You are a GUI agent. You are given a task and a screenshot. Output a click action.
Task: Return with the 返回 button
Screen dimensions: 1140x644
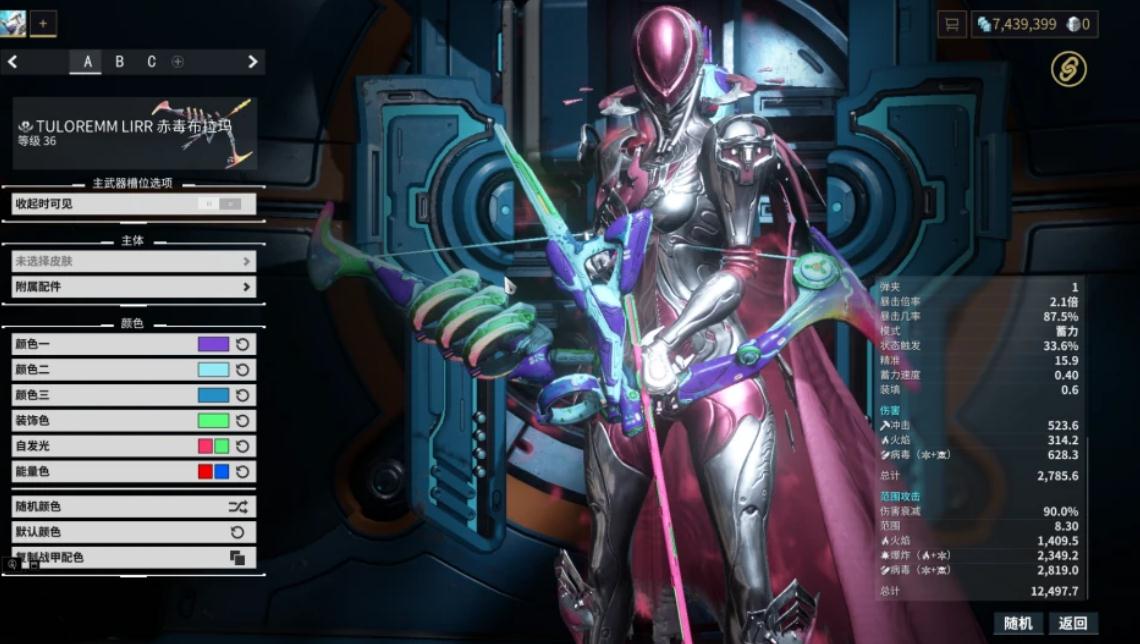coord(1072,624)
